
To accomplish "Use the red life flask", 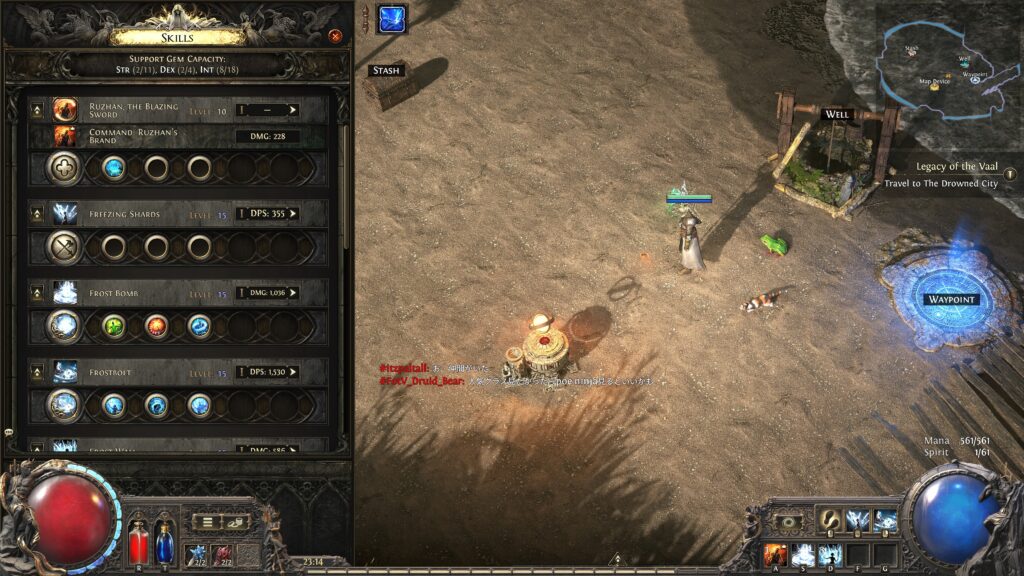I will (x=138, y=543).
